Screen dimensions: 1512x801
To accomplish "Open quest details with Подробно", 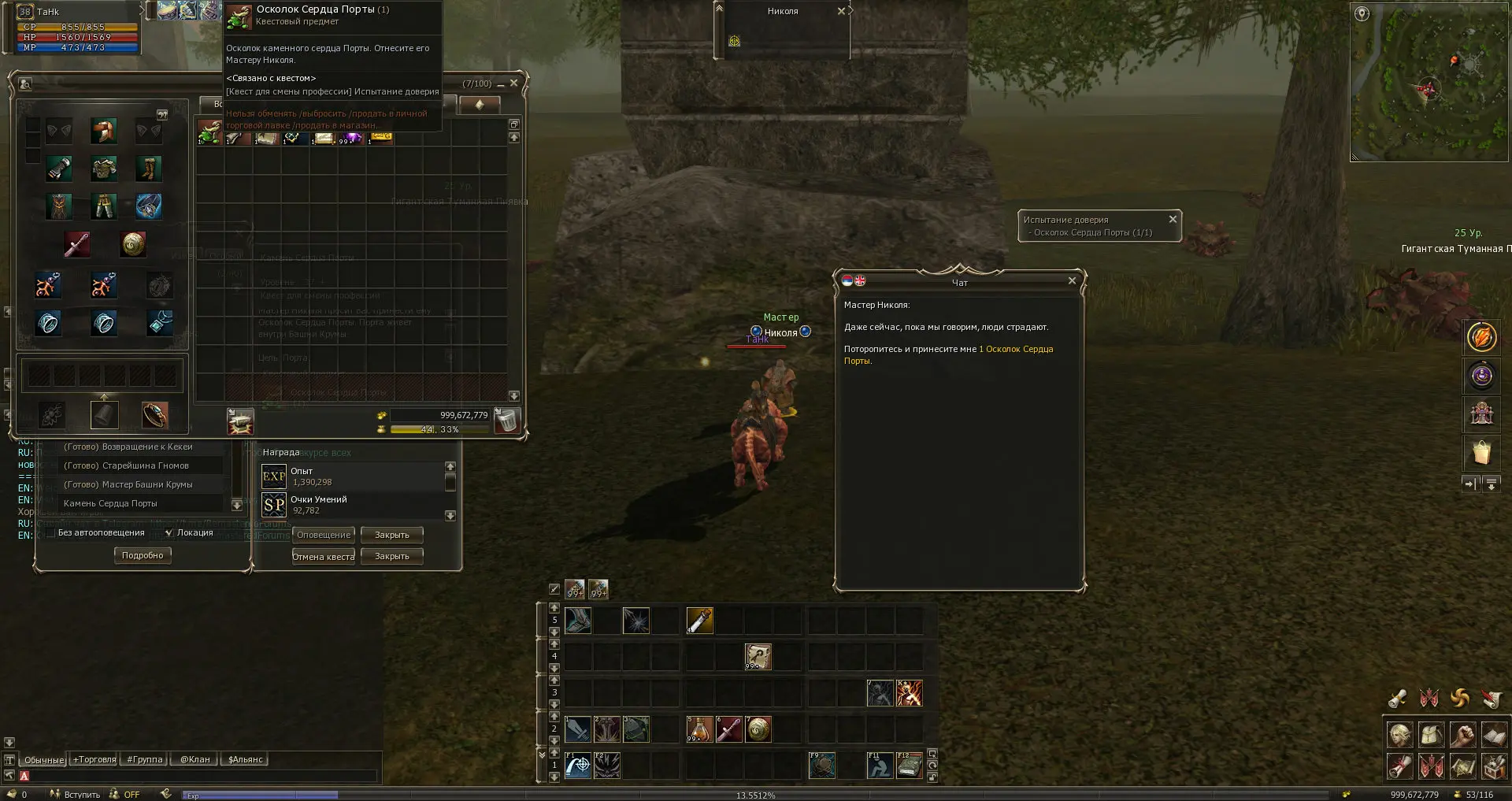I will [143, 555].
